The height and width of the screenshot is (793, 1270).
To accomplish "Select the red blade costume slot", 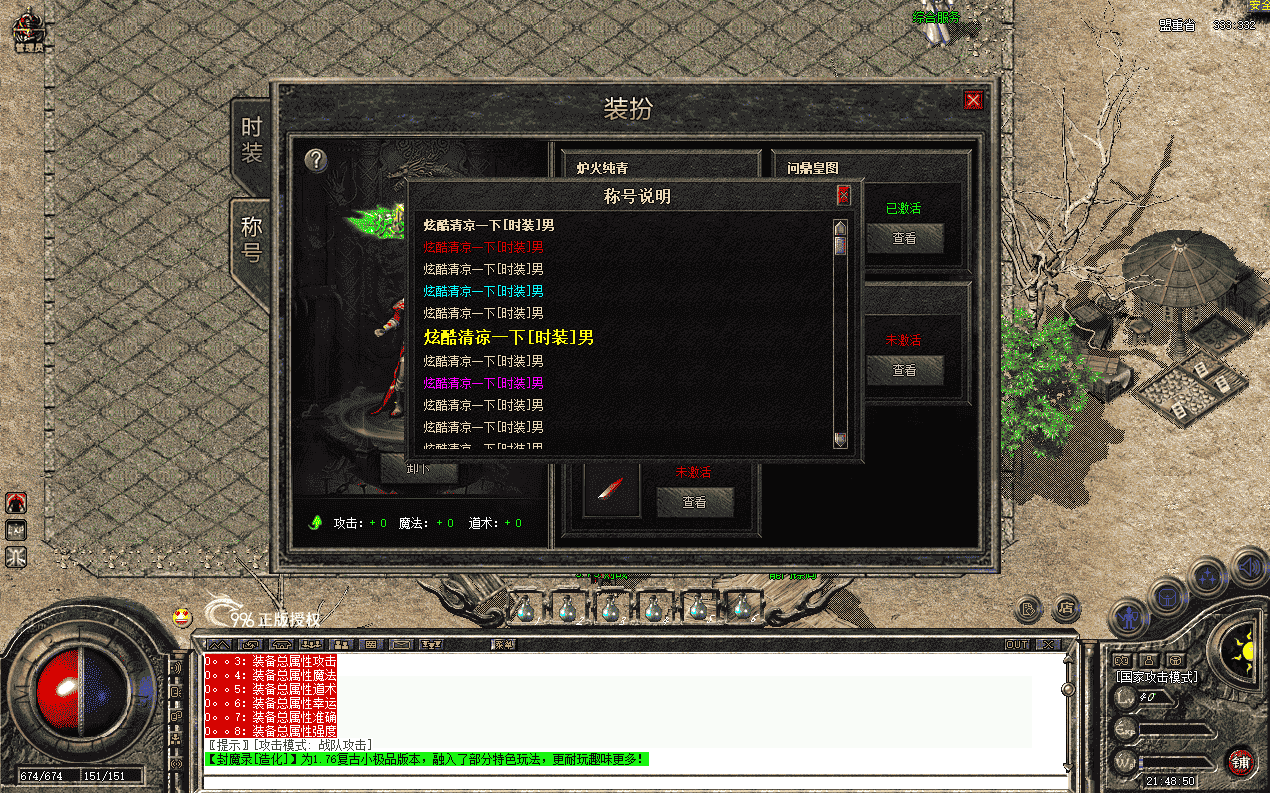I will click(611, 490).
